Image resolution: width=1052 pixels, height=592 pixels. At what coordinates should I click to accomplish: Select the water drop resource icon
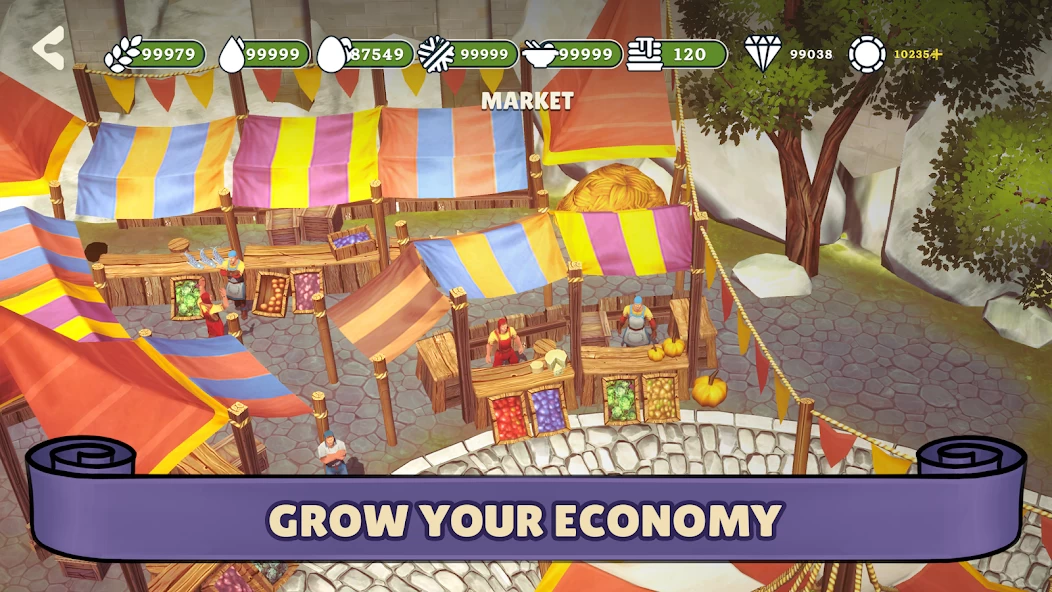click(232, 54)
